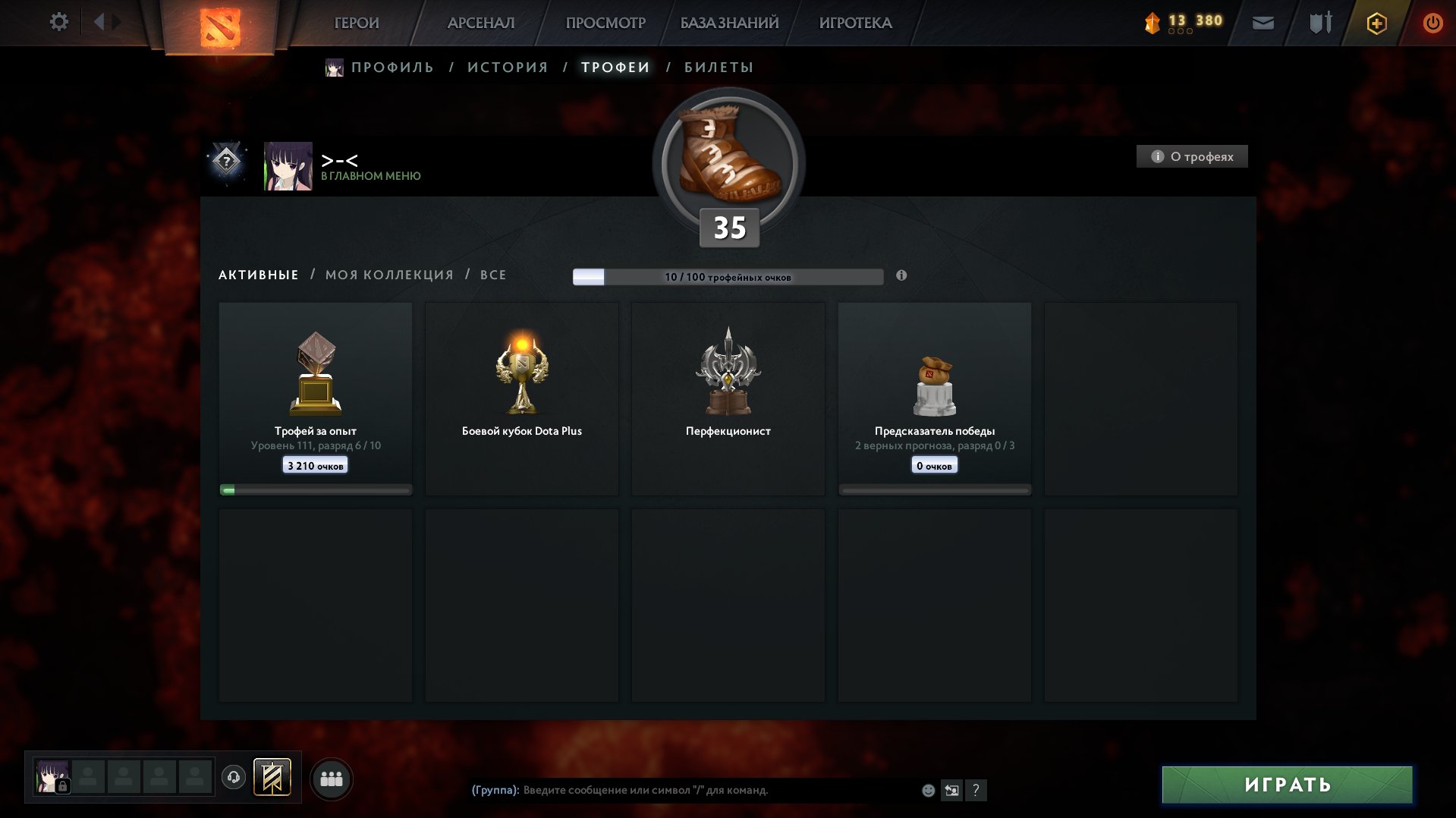Click the О трофеях info button

[1192, 156]
